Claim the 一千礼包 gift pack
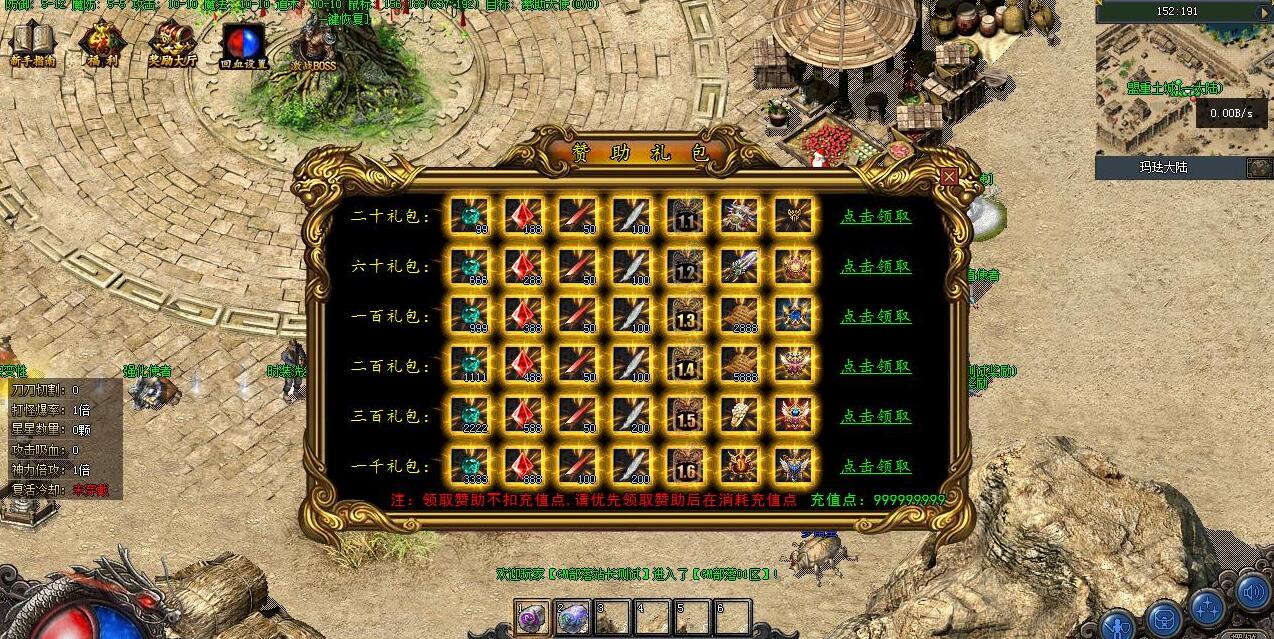 click(x=875, y=466)
